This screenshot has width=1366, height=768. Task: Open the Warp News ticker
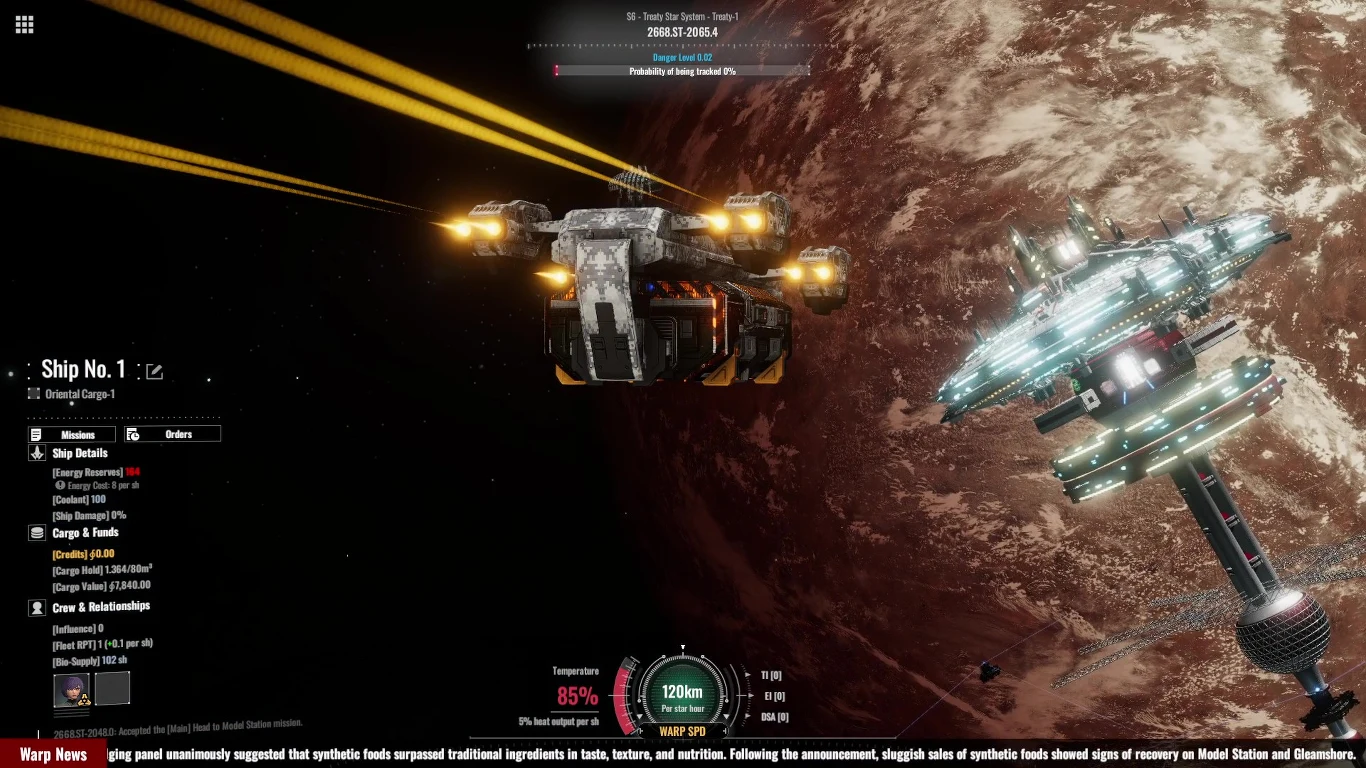[x=53, y=754]
